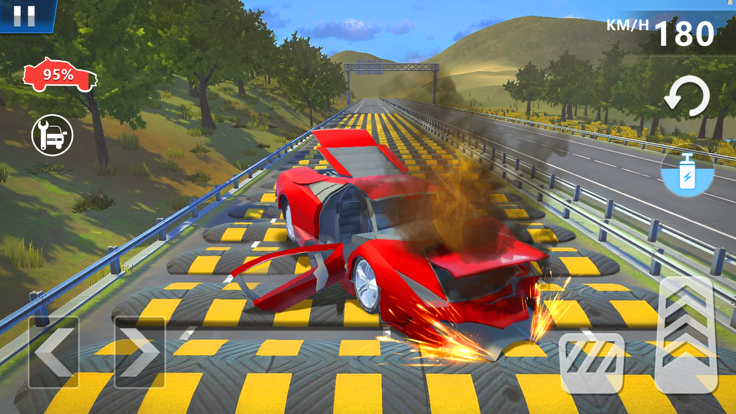Pause the game
Screen dimensions: 736x414
tap(25, 15)
